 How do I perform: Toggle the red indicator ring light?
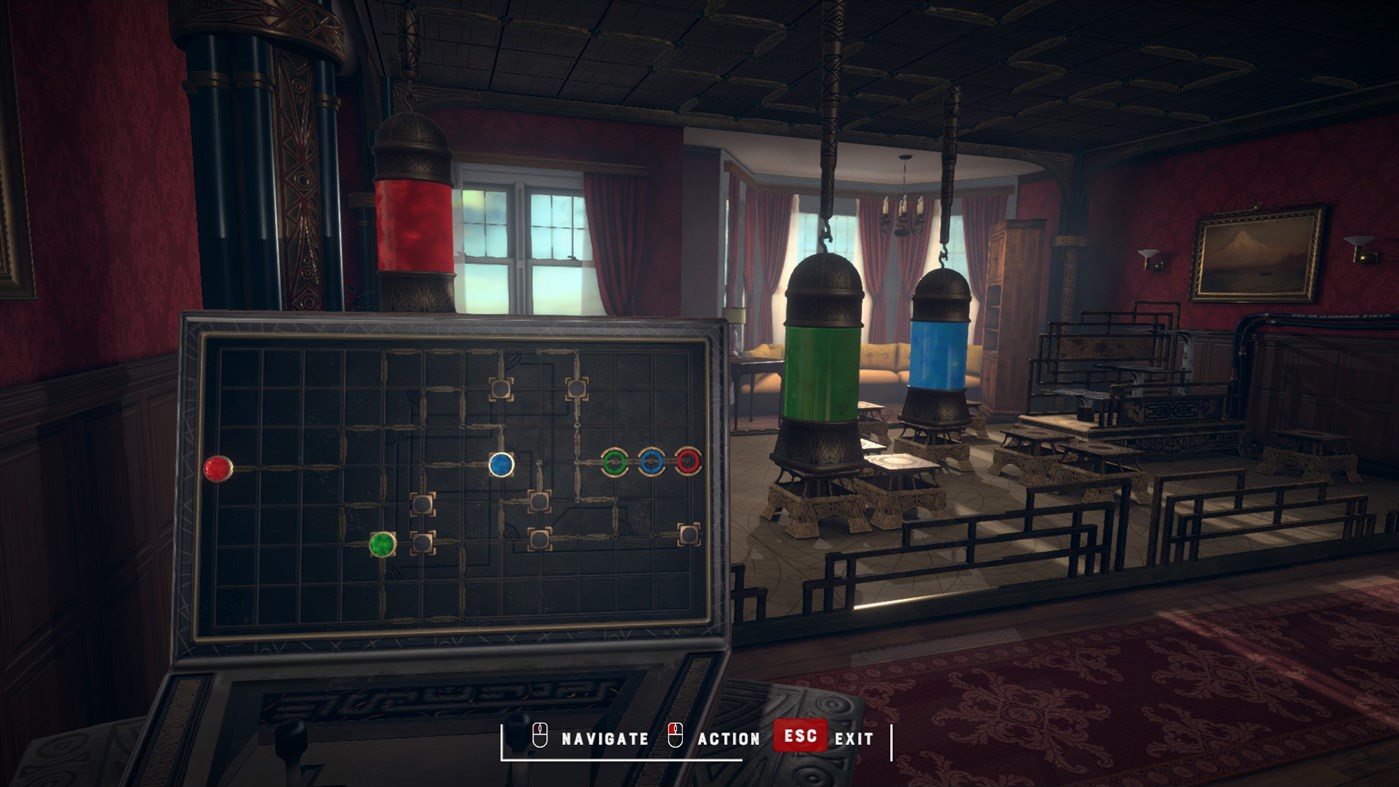point(688,462)
